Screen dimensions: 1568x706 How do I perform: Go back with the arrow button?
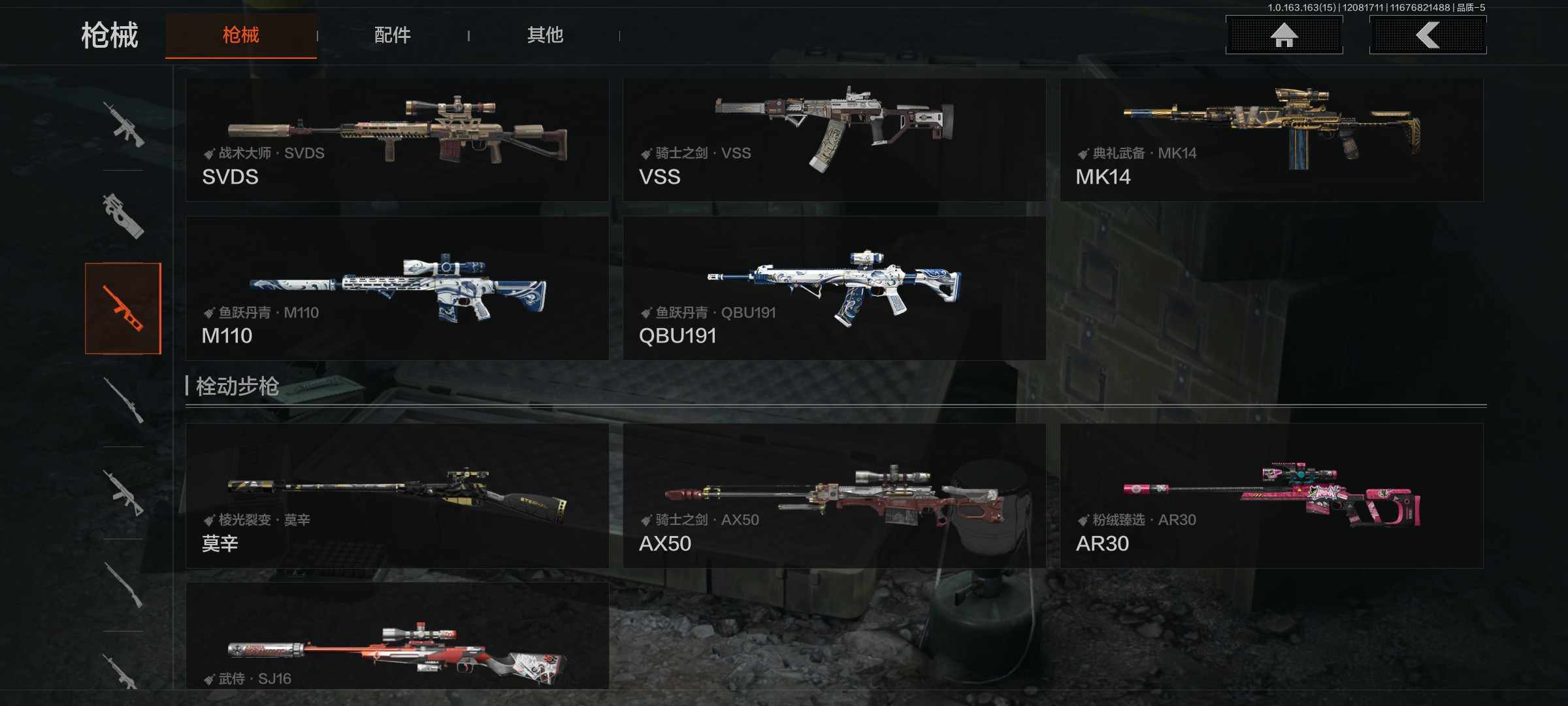click(x=1428, y=35)
